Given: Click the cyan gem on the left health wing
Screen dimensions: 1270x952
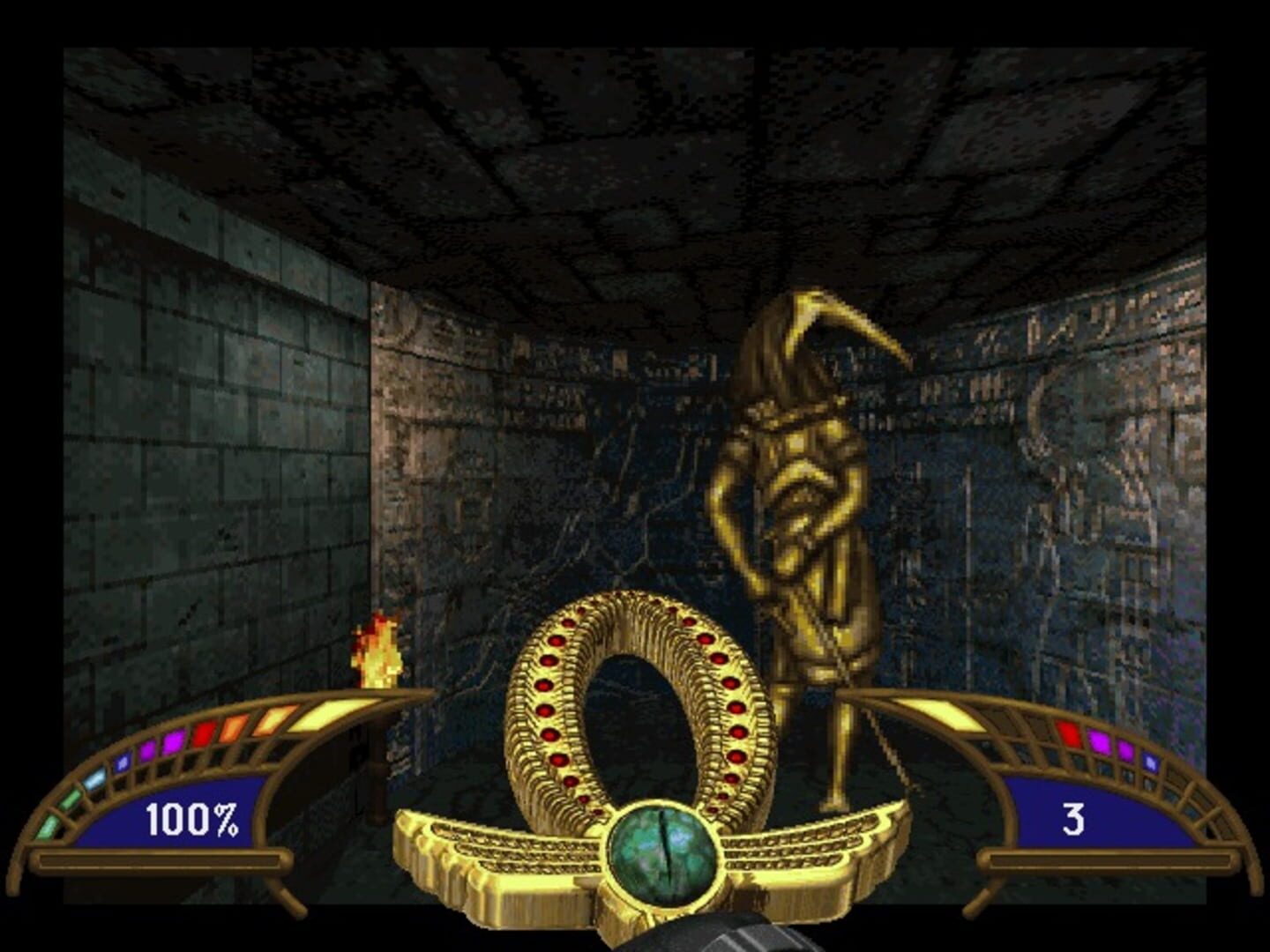Looking at the screenshot, I should (95, 779).
